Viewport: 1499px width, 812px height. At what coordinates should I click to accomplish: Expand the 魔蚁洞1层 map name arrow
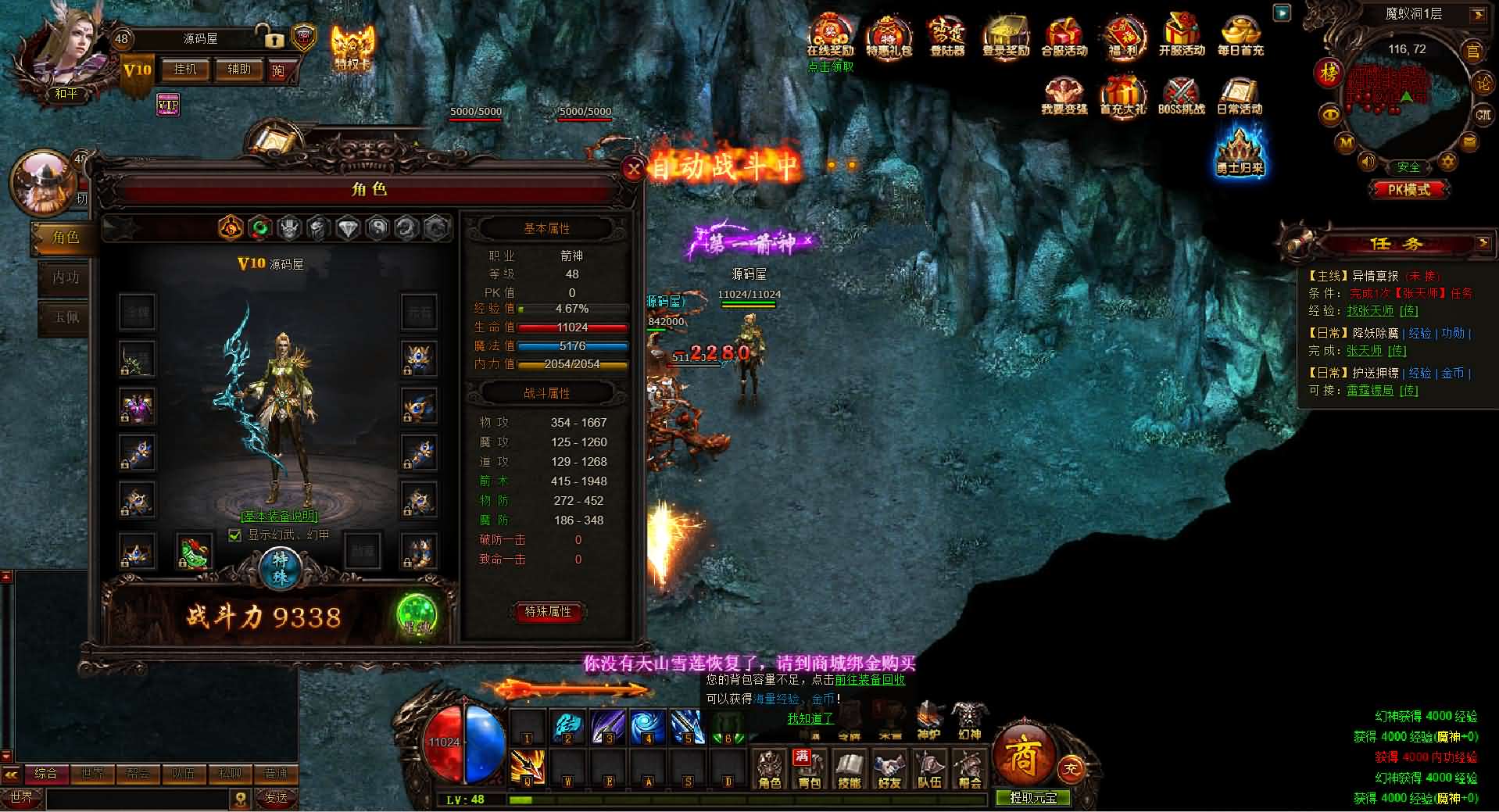(1477, 14)
